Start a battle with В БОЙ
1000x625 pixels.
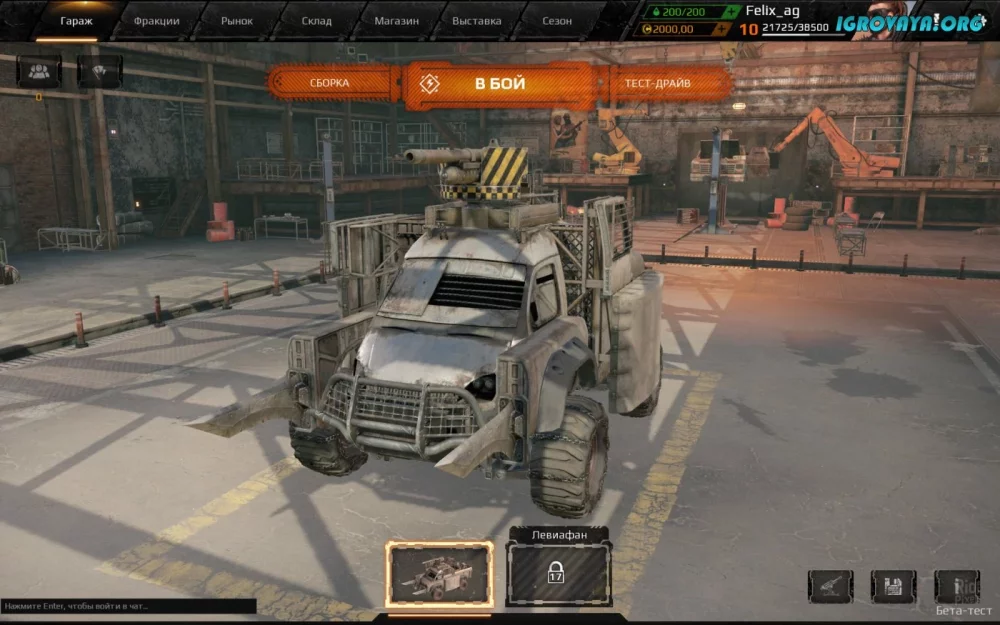[500, 84]
